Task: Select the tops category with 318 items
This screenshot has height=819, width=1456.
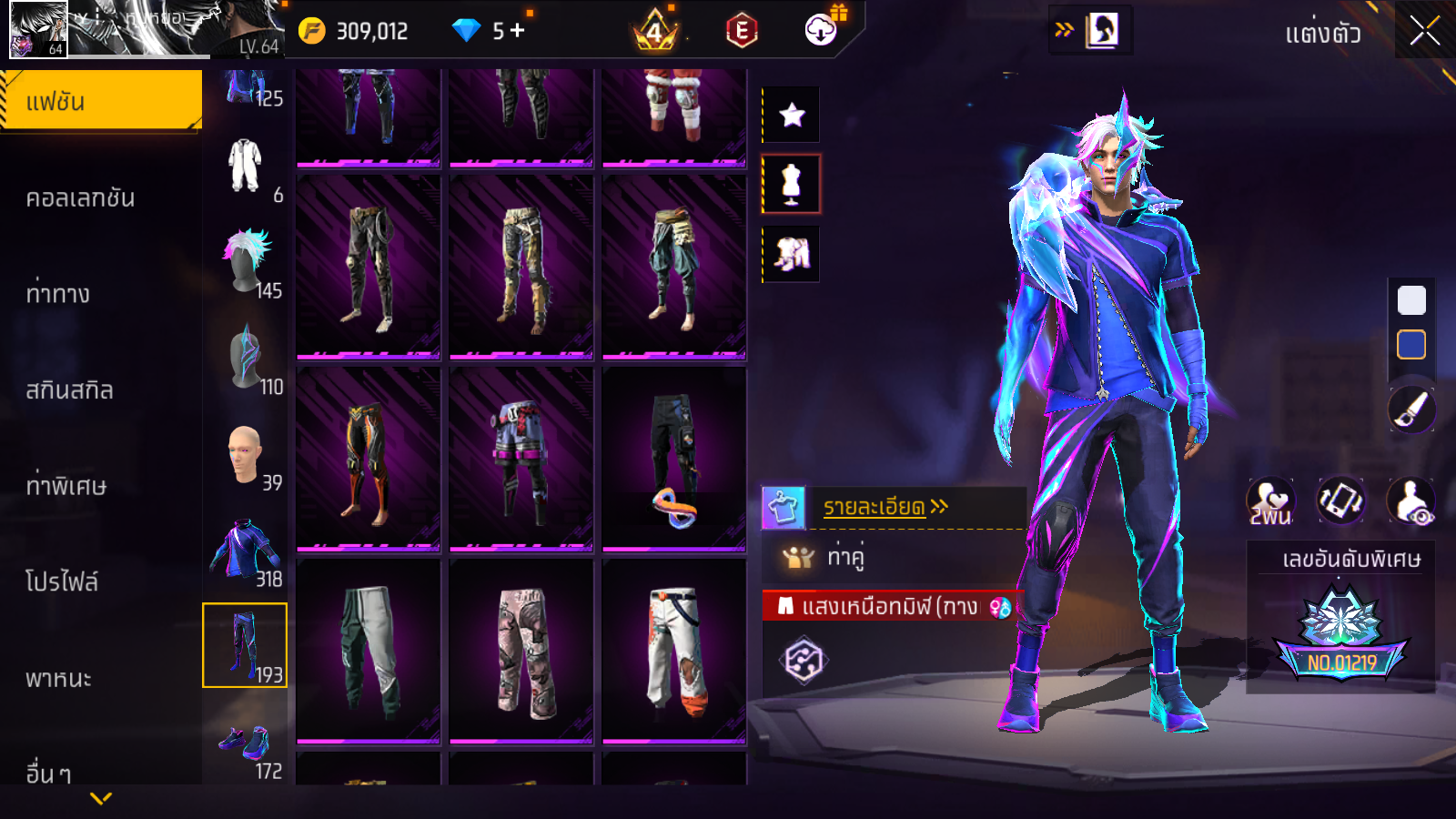Action: [245, 551]
